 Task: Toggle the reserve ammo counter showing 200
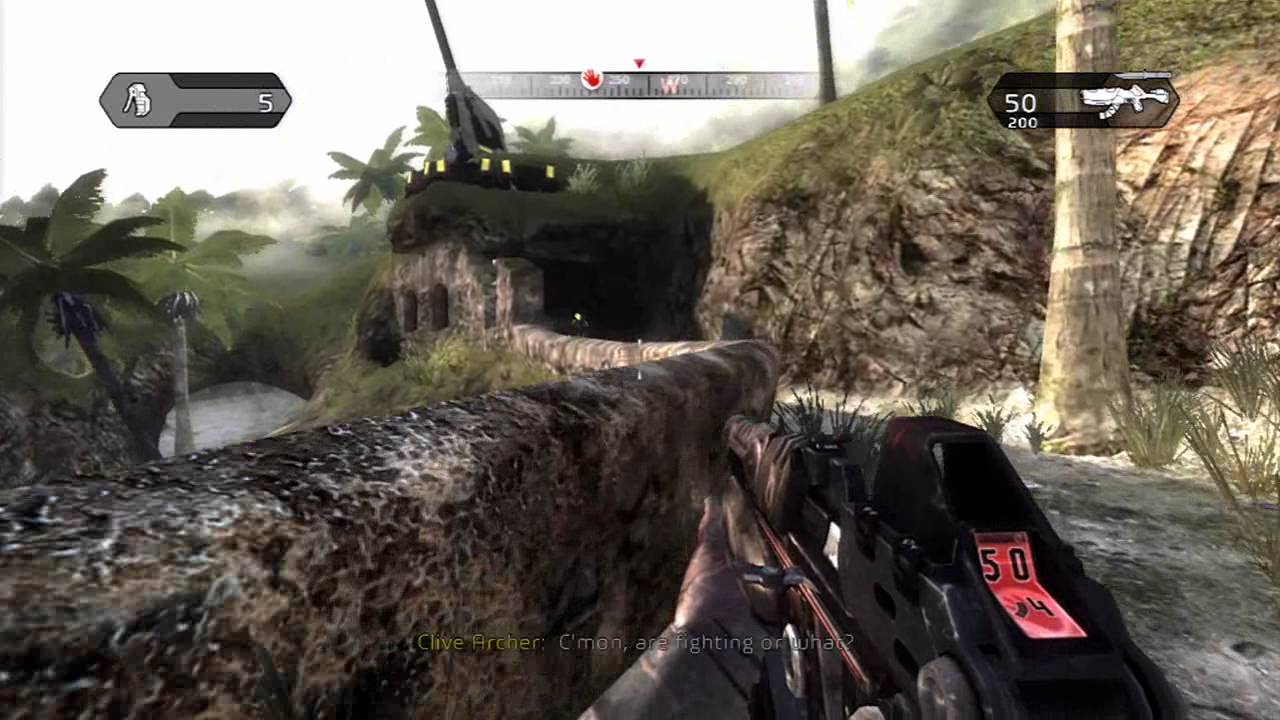click(x=1023, y=122)
